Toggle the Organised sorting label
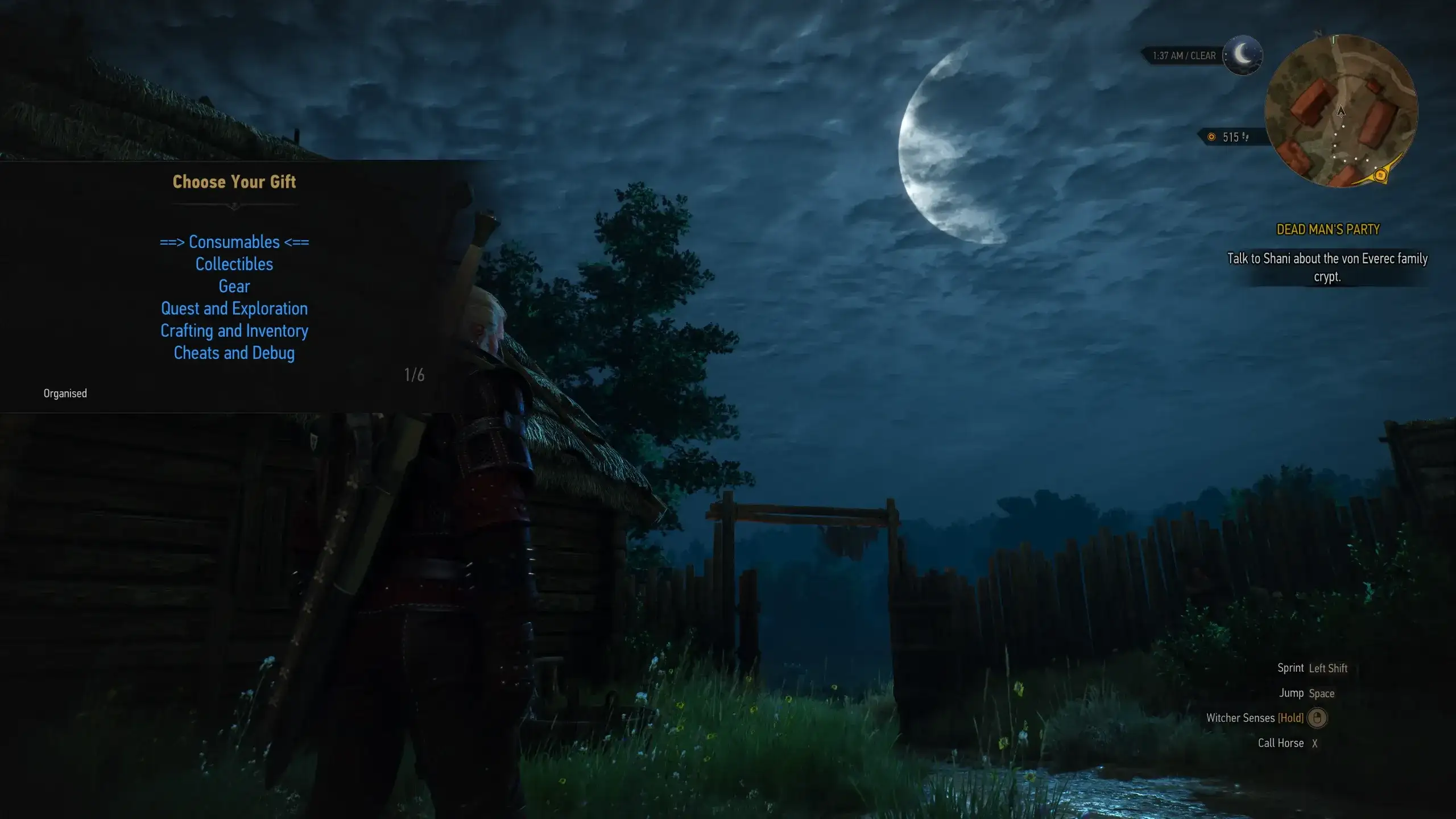 pyautogui.click(x=65, y=393)
